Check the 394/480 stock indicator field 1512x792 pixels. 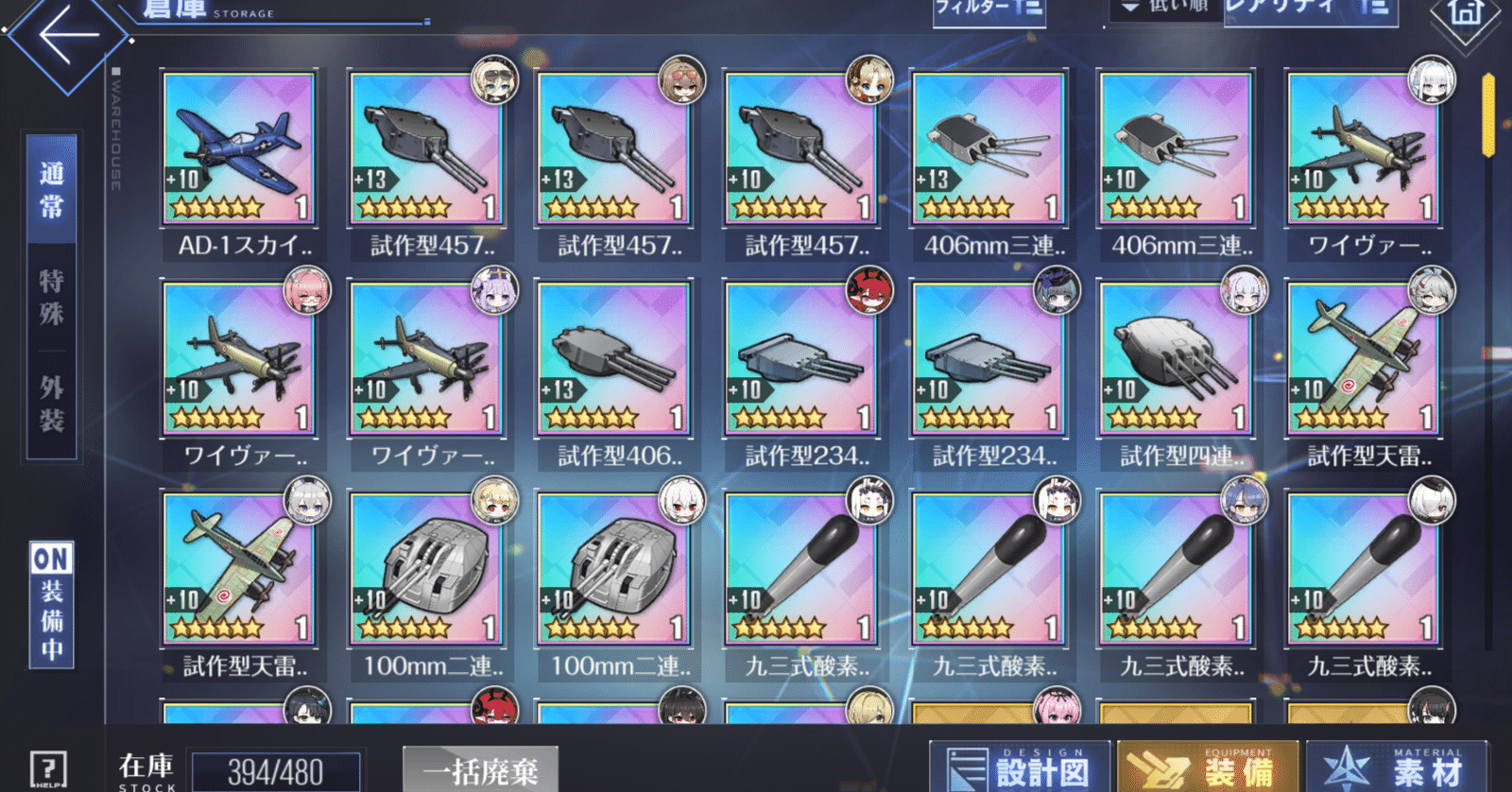[273, 770]
